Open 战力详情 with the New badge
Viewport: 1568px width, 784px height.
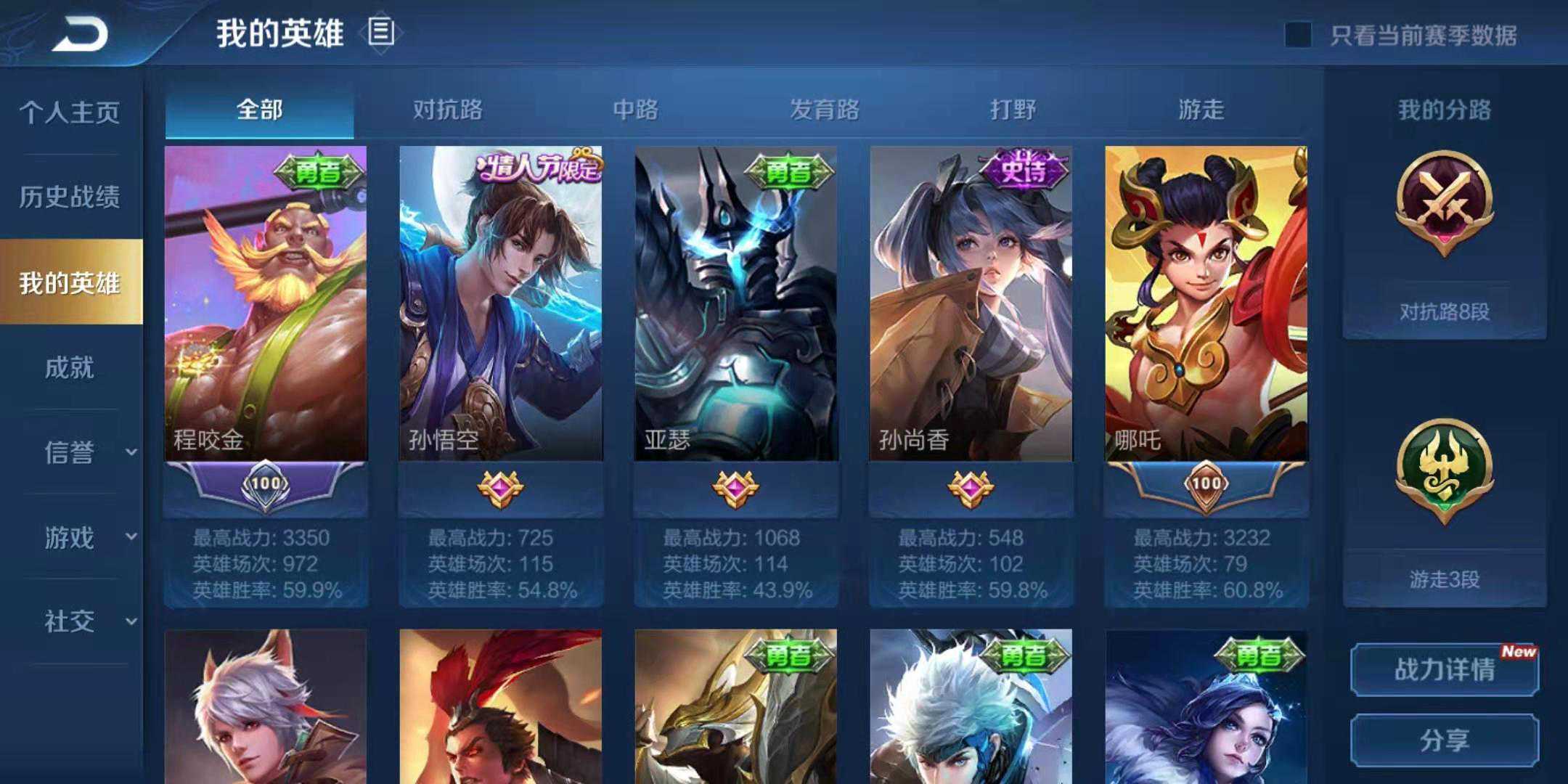[x=1445, y=671]
